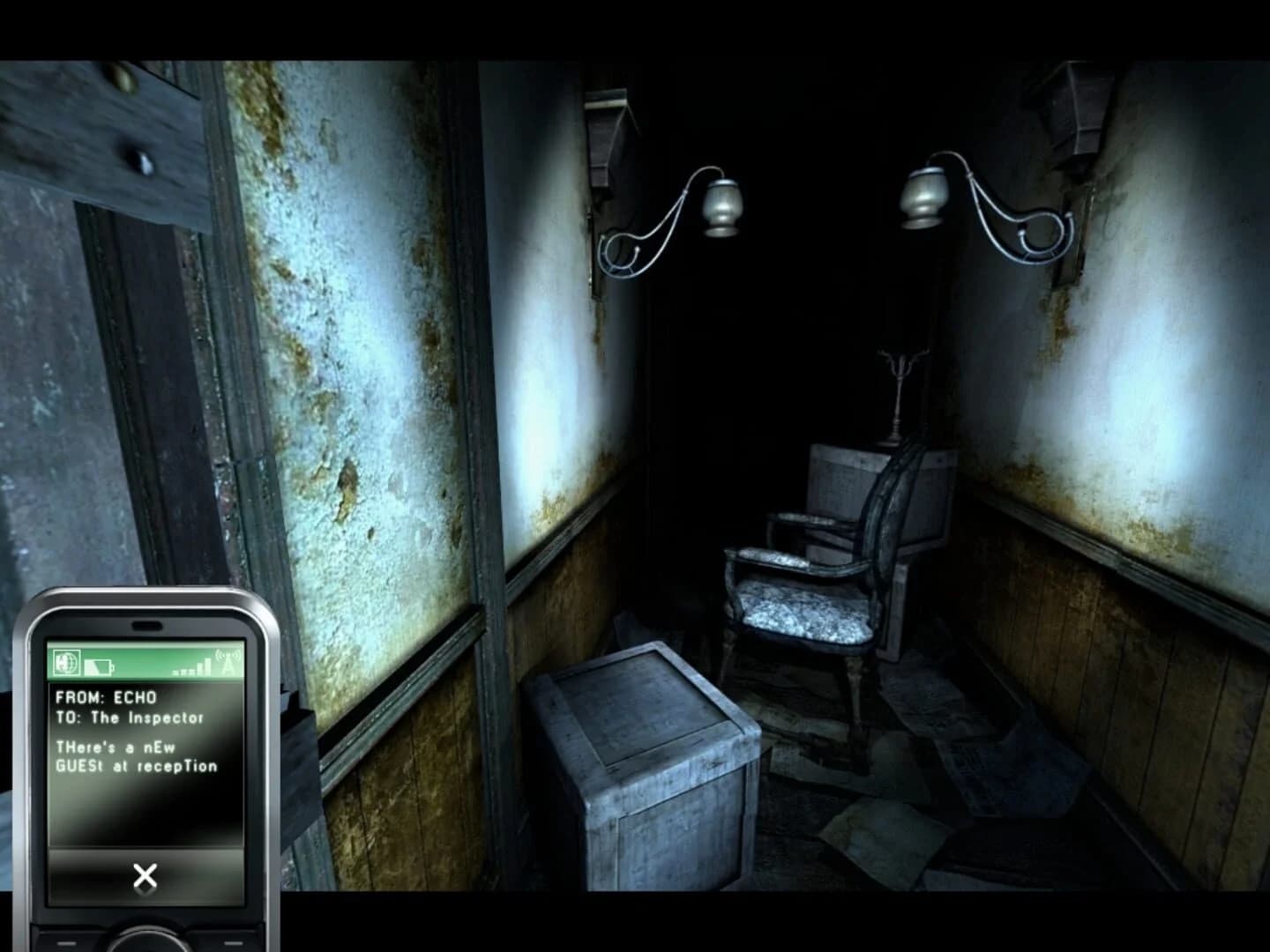The image size is (1270, 952).
Task: Click the message 'GUESt at recepTion'
Action: (x=137, y=767)
